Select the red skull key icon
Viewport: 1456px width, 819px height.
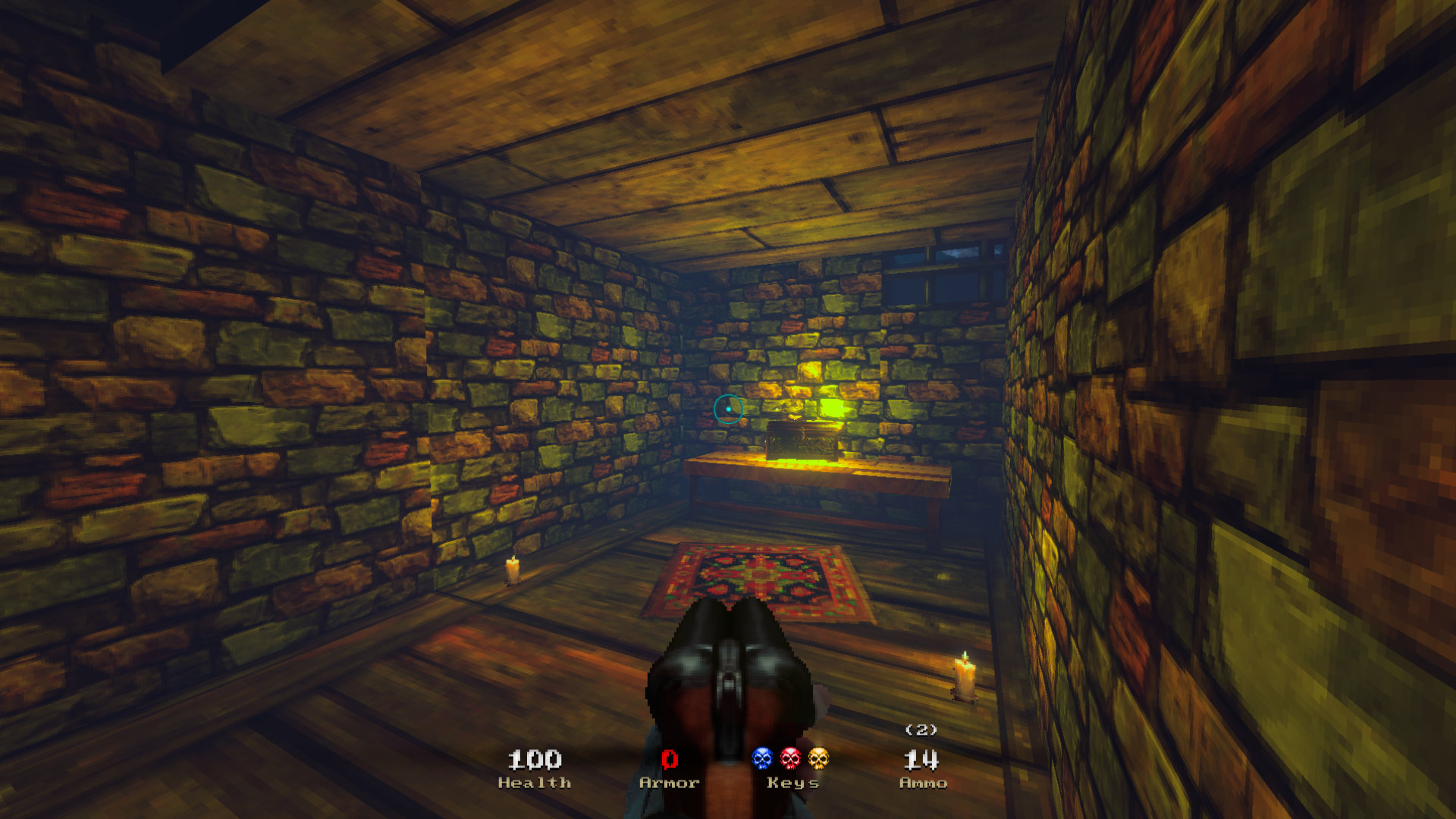790,758
